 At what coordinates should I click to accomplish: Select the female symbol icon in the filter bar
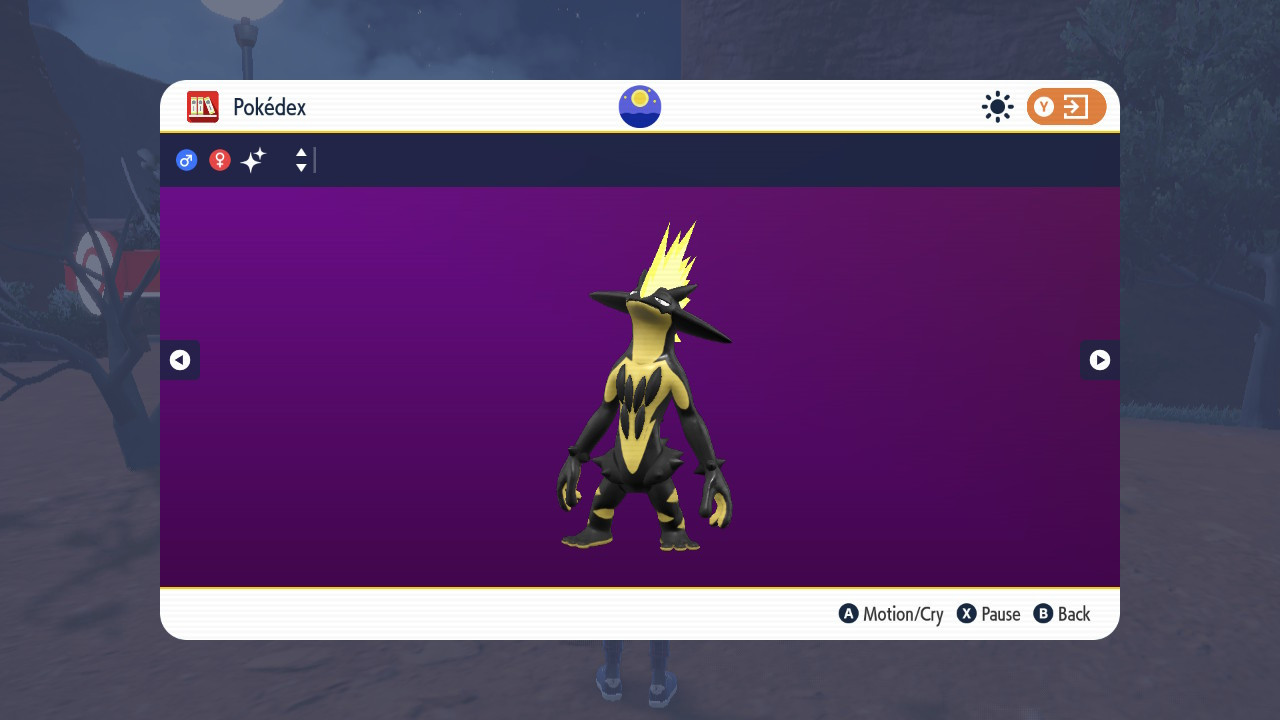tap(219, 160)
